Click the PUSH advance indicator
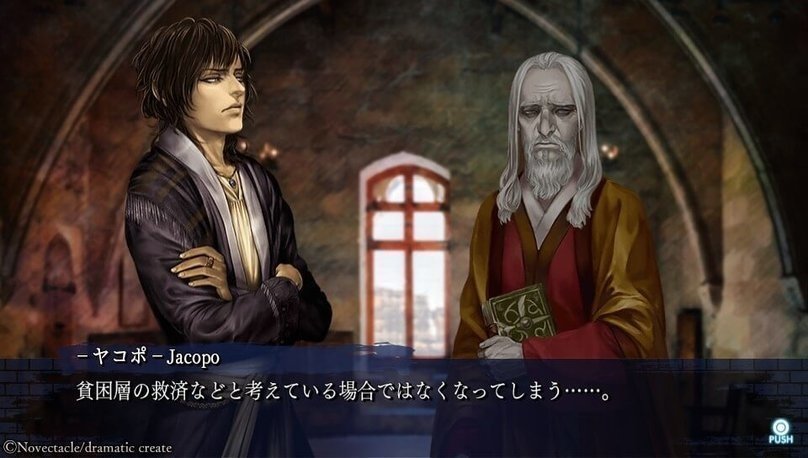The image size is (808, 458). [780, 429]
